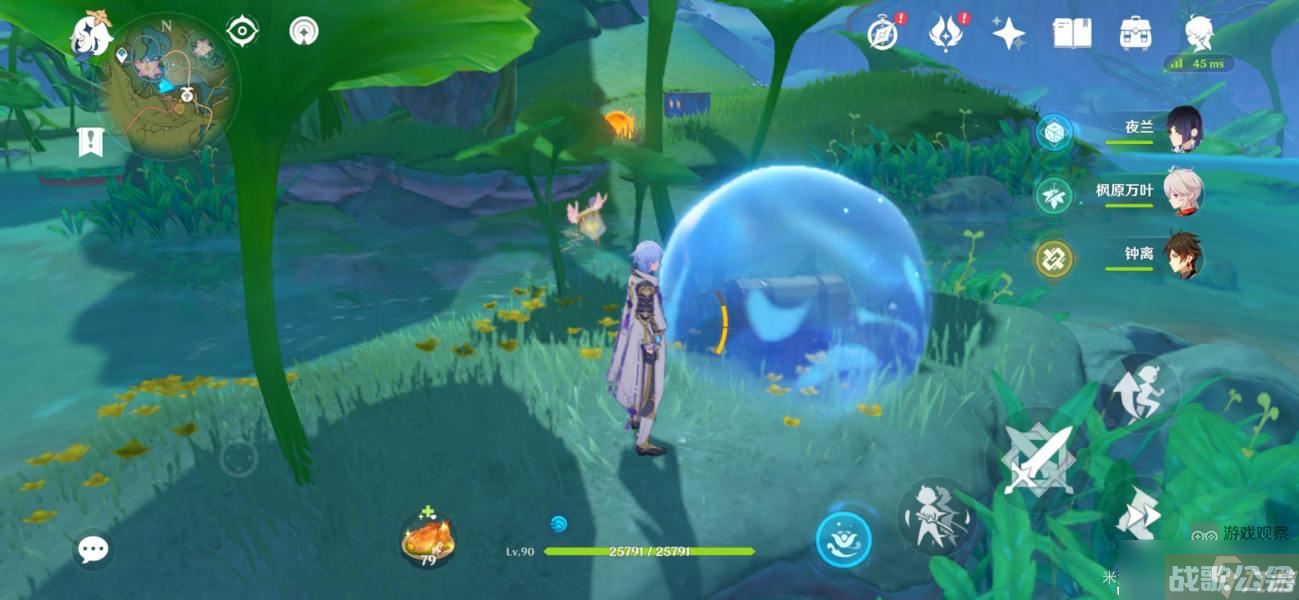Screen dimensions: 1299x600
Task: Open the wish star icon
Action: [x=1008, y=34]
